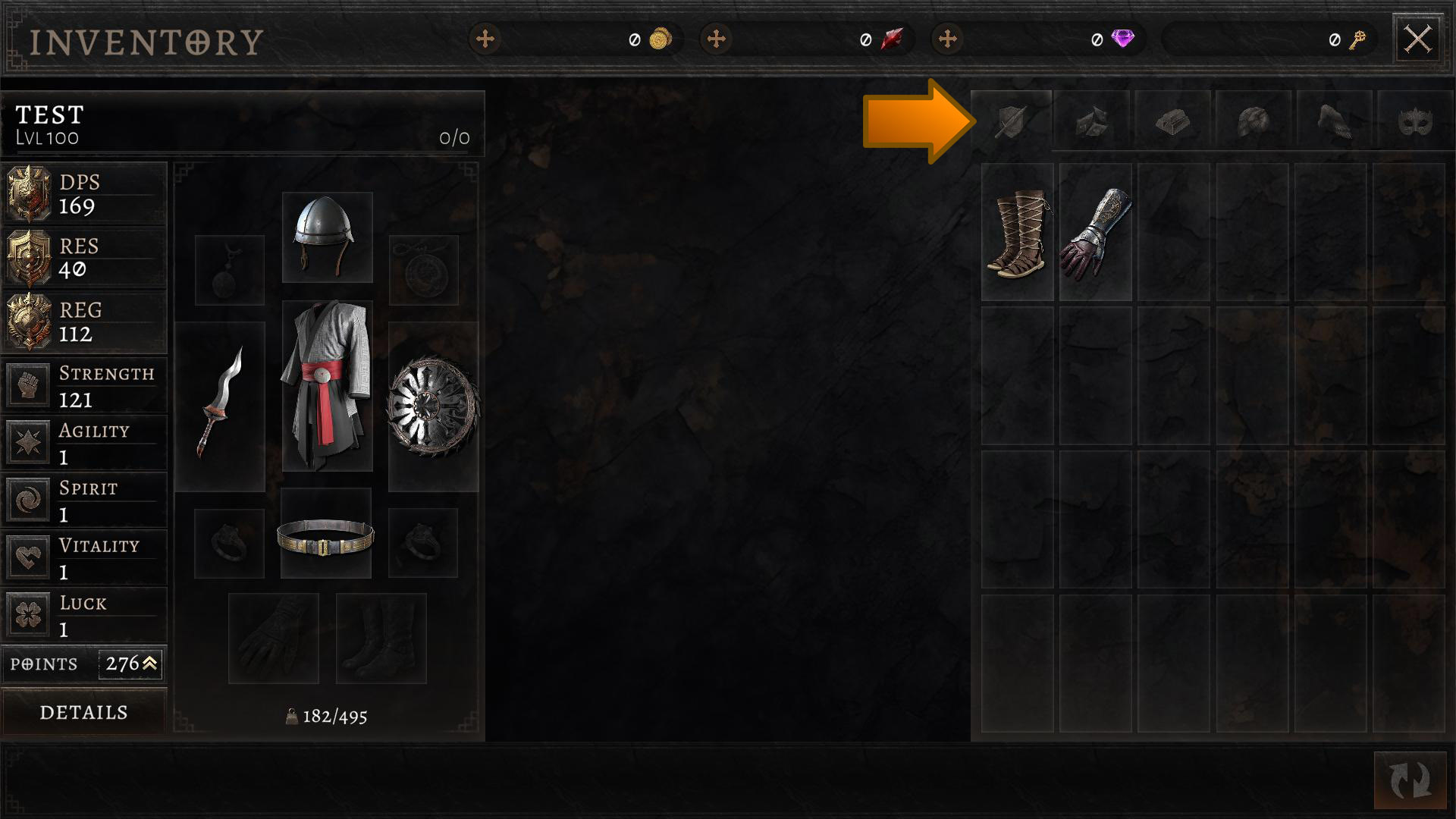Image resolution: width=1456 pixels, height=819 pixels.
Task: Pick the armored gauntlet in the bag
Action: 1096,233
